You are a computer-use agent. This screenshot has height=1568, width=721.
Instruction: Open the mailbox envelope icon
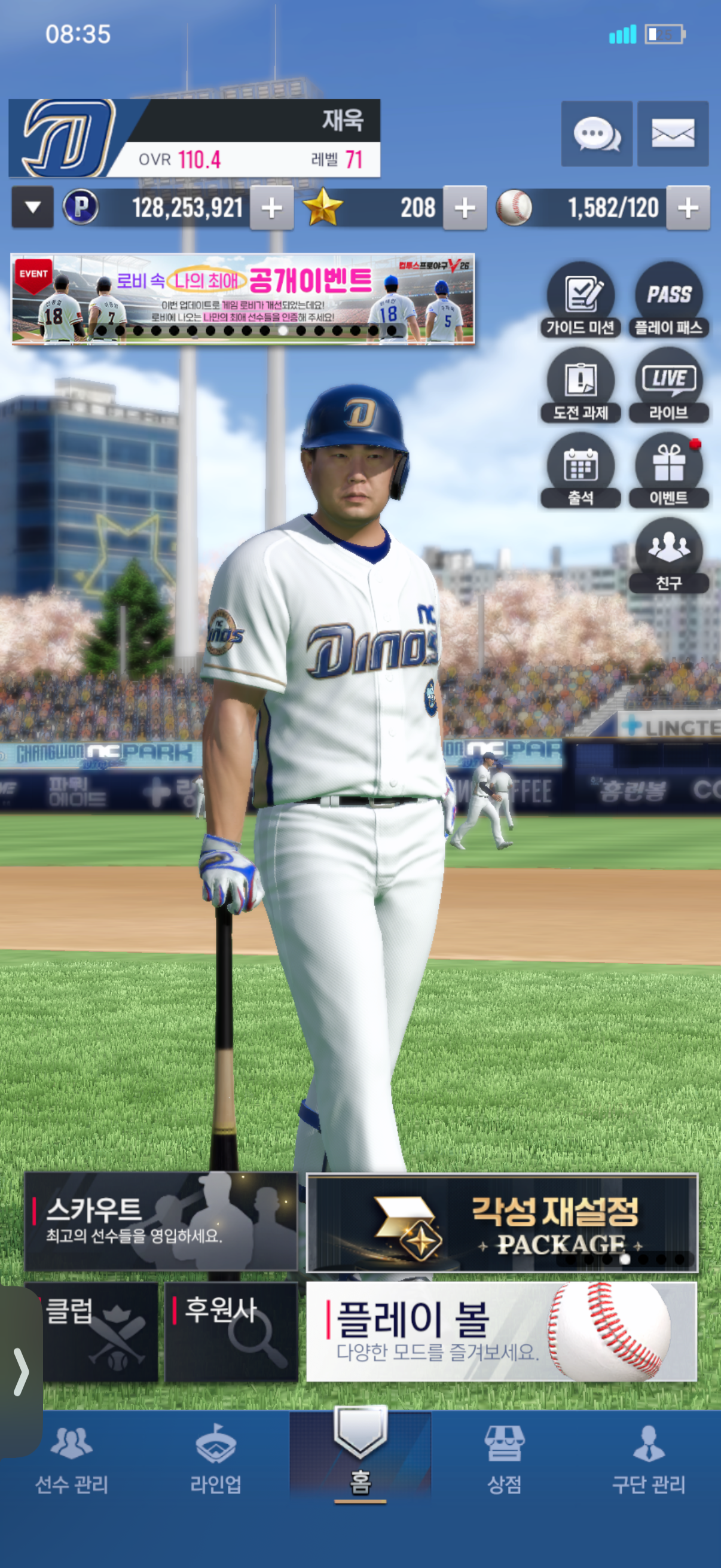(673, 133)
